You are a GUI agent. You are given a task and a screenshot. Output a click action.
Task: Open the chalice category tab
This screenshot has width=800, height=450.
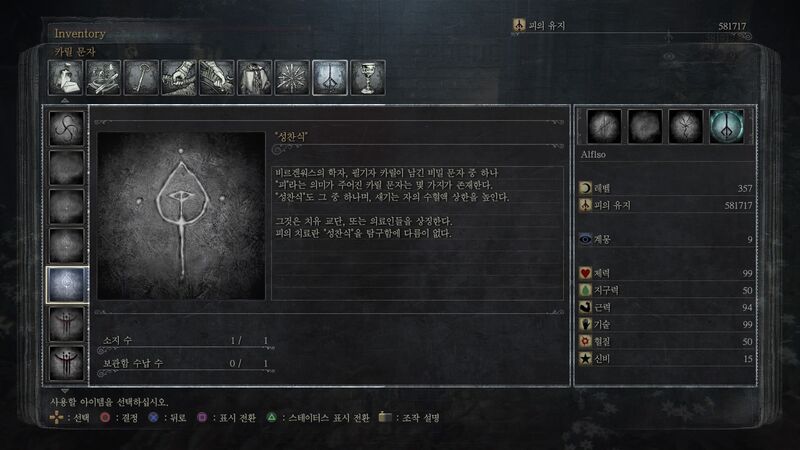point(368,77)
